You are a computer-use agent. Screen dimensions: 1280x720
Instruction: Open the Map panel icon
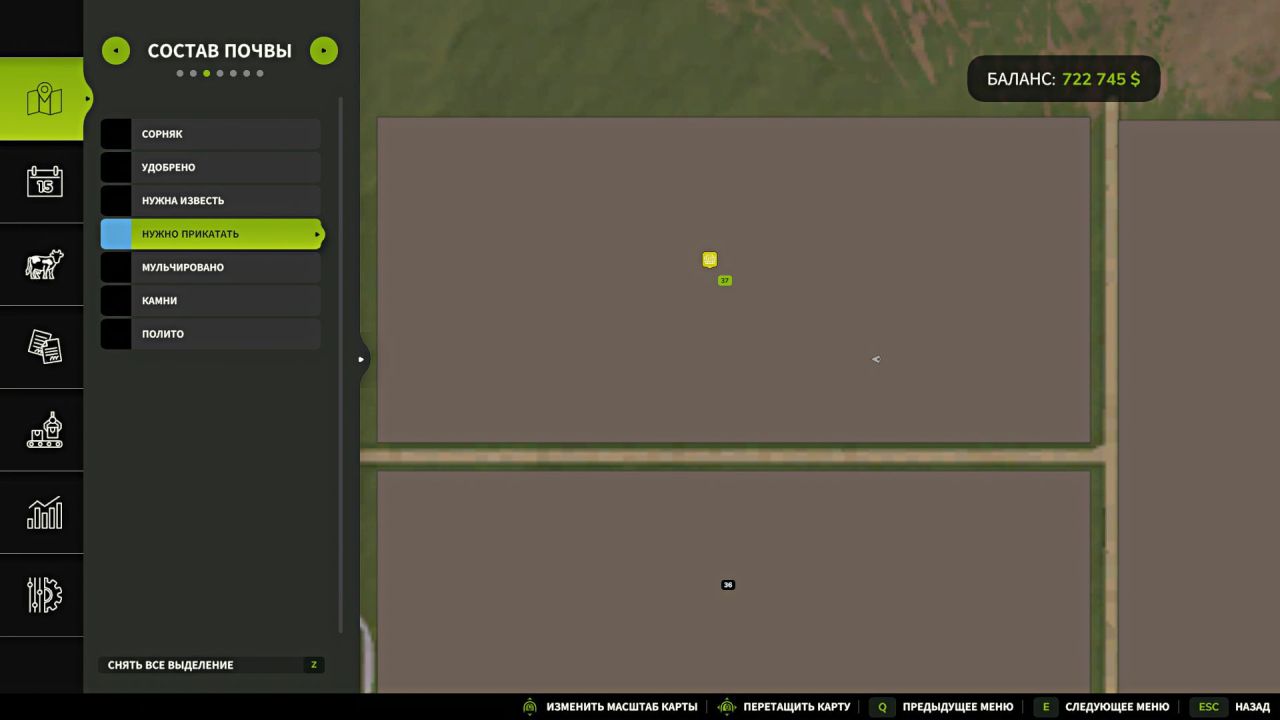coord(42,97)
